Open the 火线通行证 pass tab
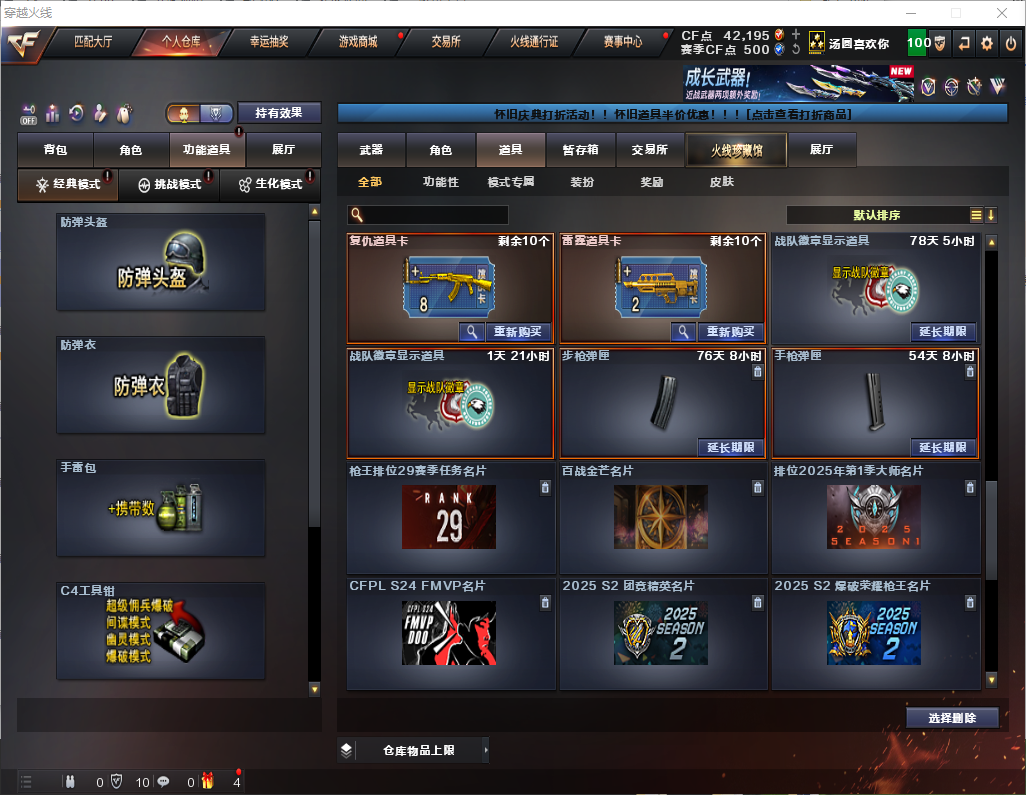 click(x=534, y=42)
